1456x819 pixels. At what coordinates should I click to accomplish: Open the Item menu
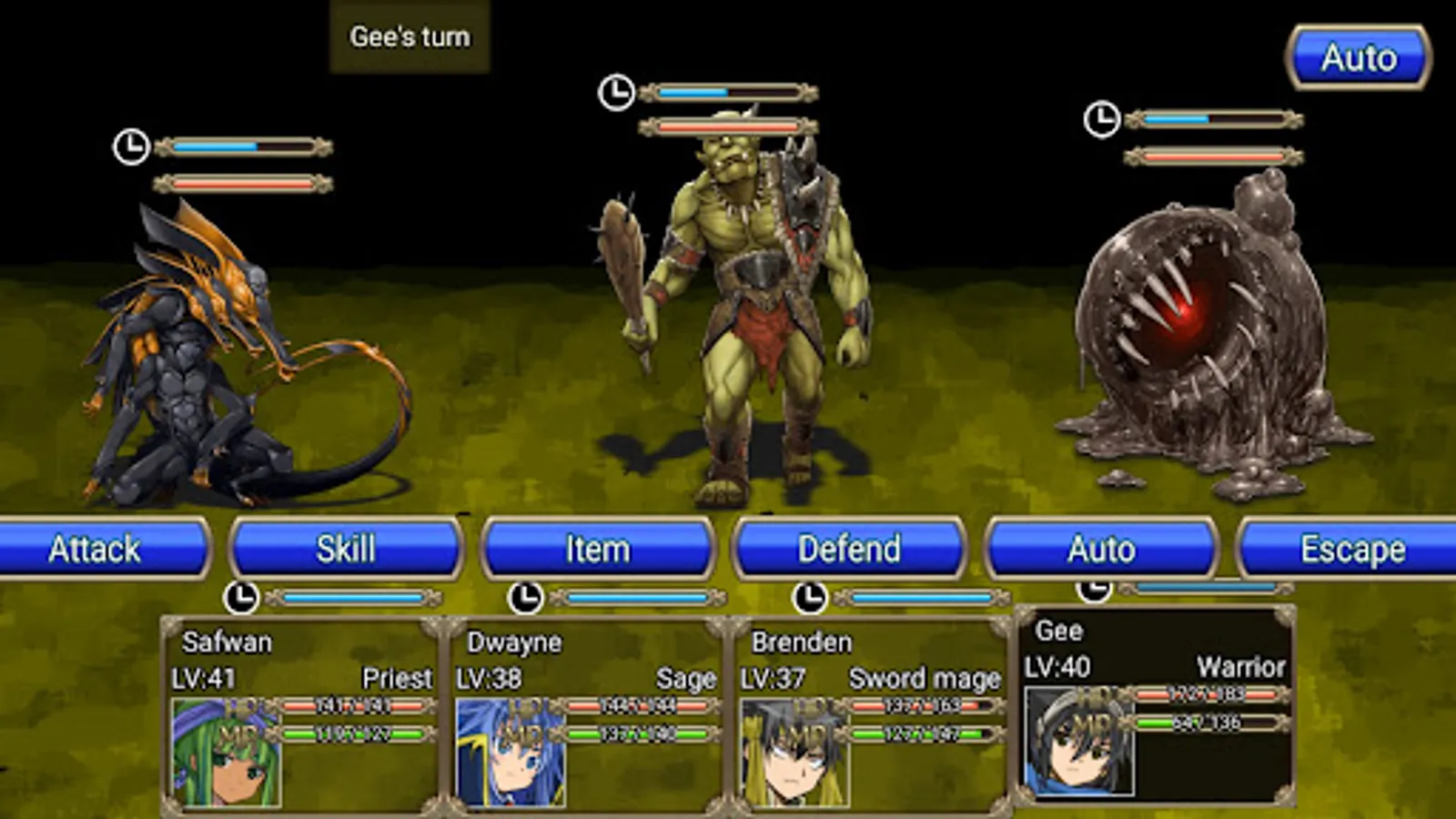(x=598, y=549)
